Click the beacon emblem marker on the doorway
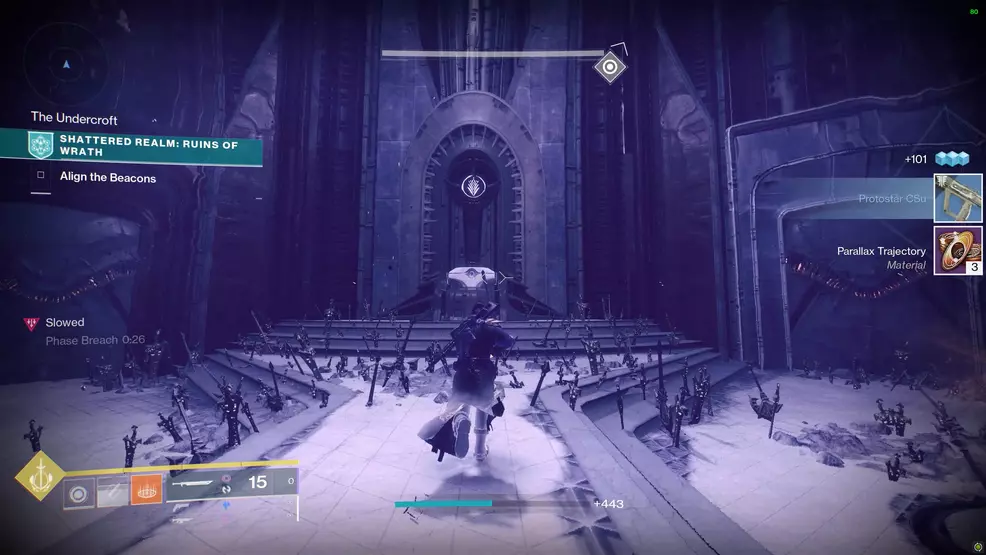The height and width of the screenshot is (555, 986). [x=467, y=186]
